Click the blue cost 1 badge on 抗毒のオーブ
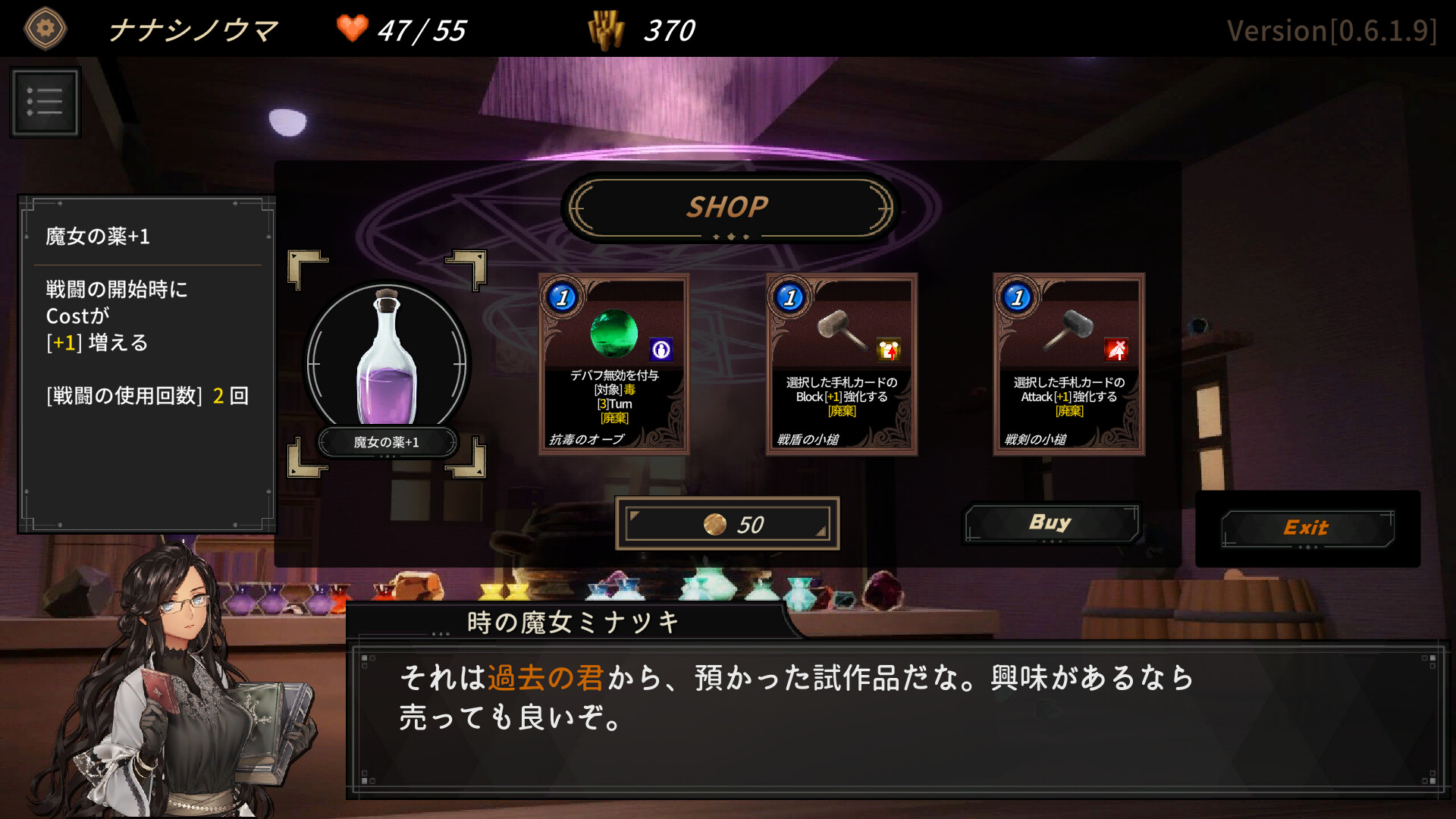 (561, 297)
